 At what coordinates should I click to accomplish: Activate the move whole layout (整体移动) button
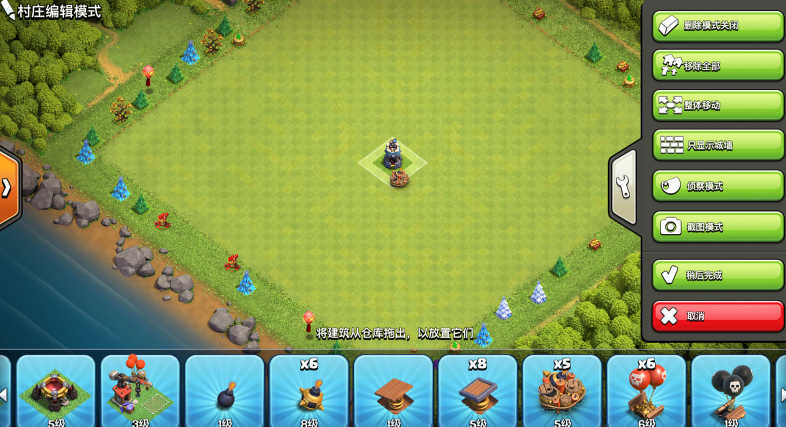click(717, 105)
